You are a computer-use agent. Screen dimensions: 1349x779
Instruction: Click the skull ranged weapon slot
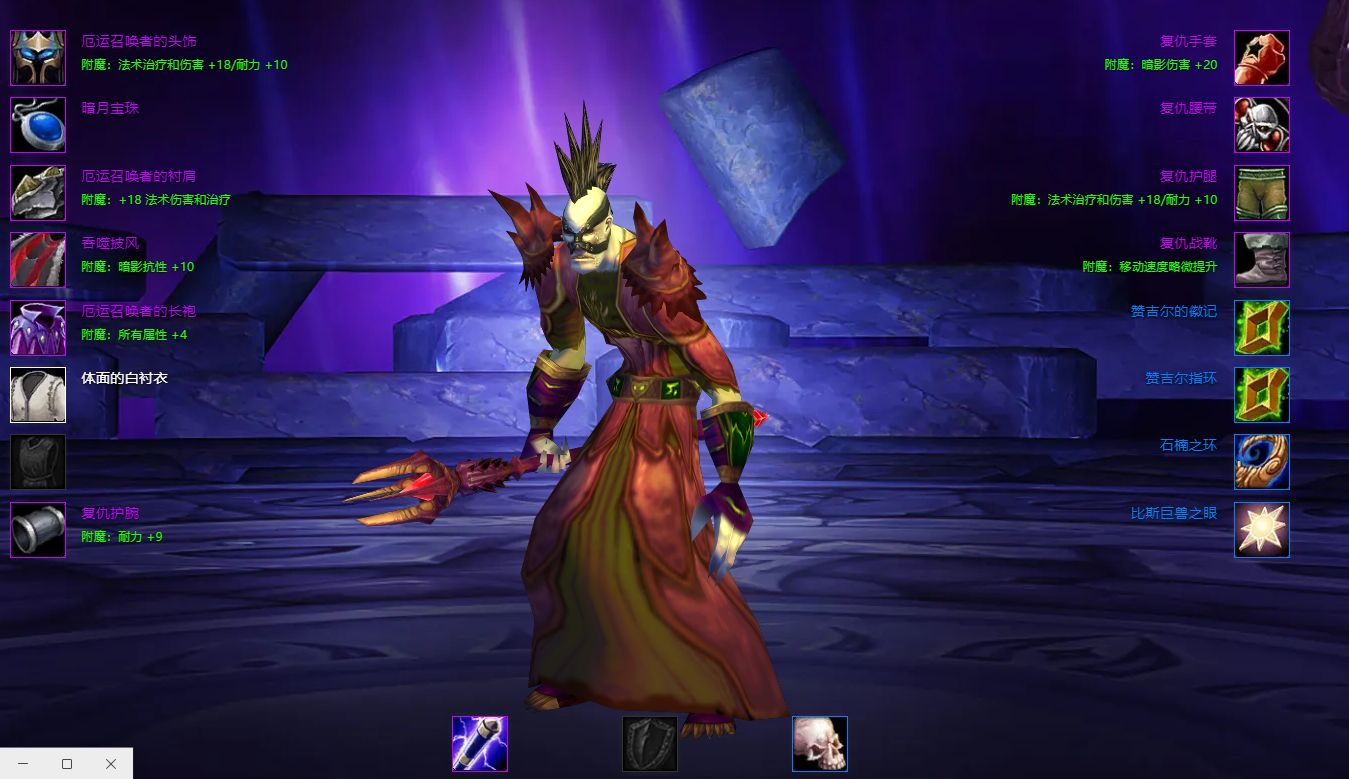[x=820, y=744]
